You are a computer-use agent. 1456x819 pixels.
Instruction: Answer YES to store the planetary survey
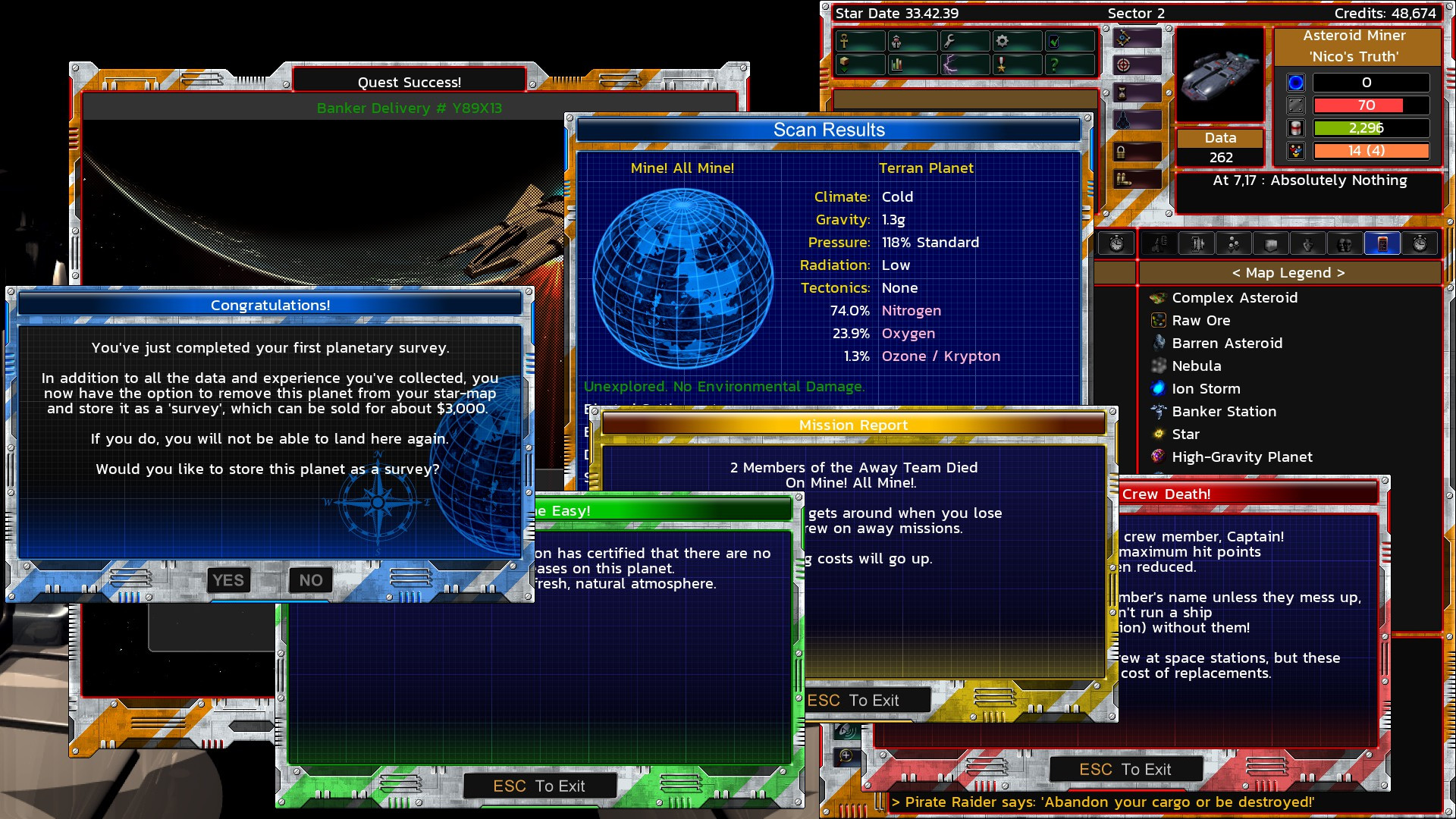[x=228, y=579]
